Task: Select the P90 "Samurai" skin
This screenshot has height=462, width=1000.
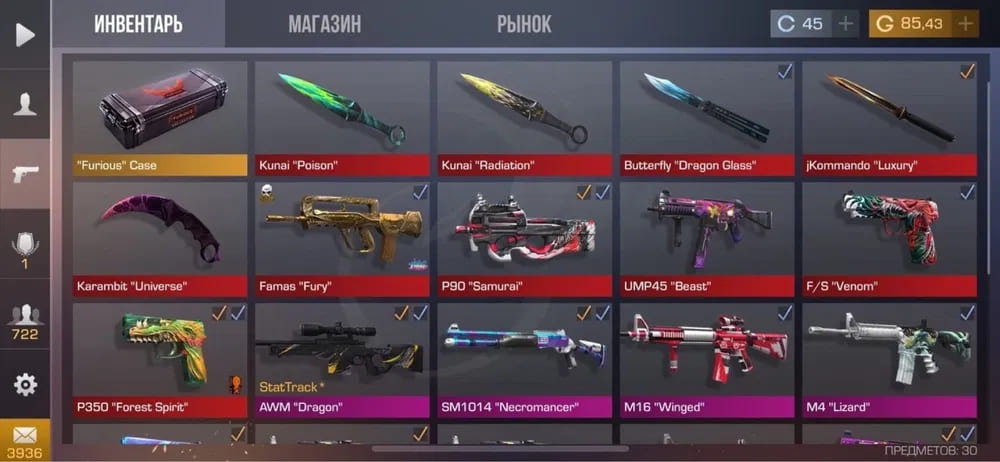Action: [x=525, y=238]
